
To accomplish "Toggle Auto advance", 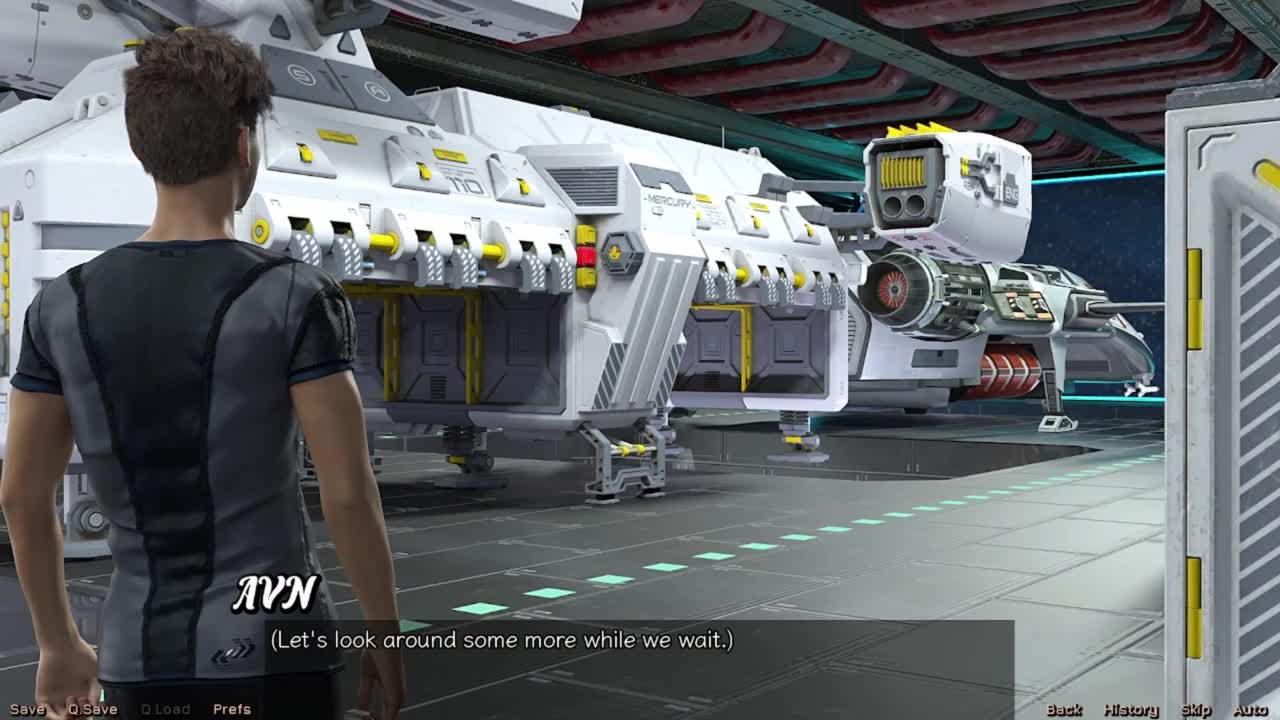I will [x=1250, y=709].
